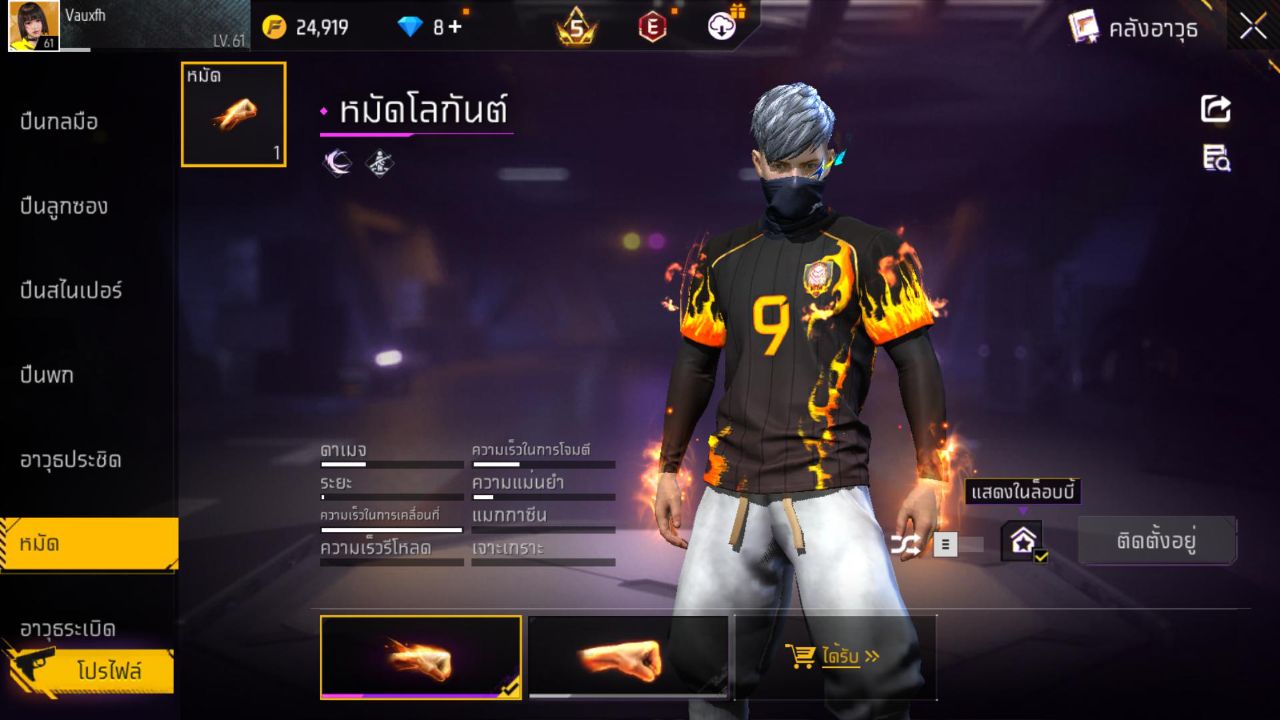The height and width of the screenshot is (720, 1280).
Task: Click the gold coin balance icon
Action: pyautogui.click(x=270, y=27)
